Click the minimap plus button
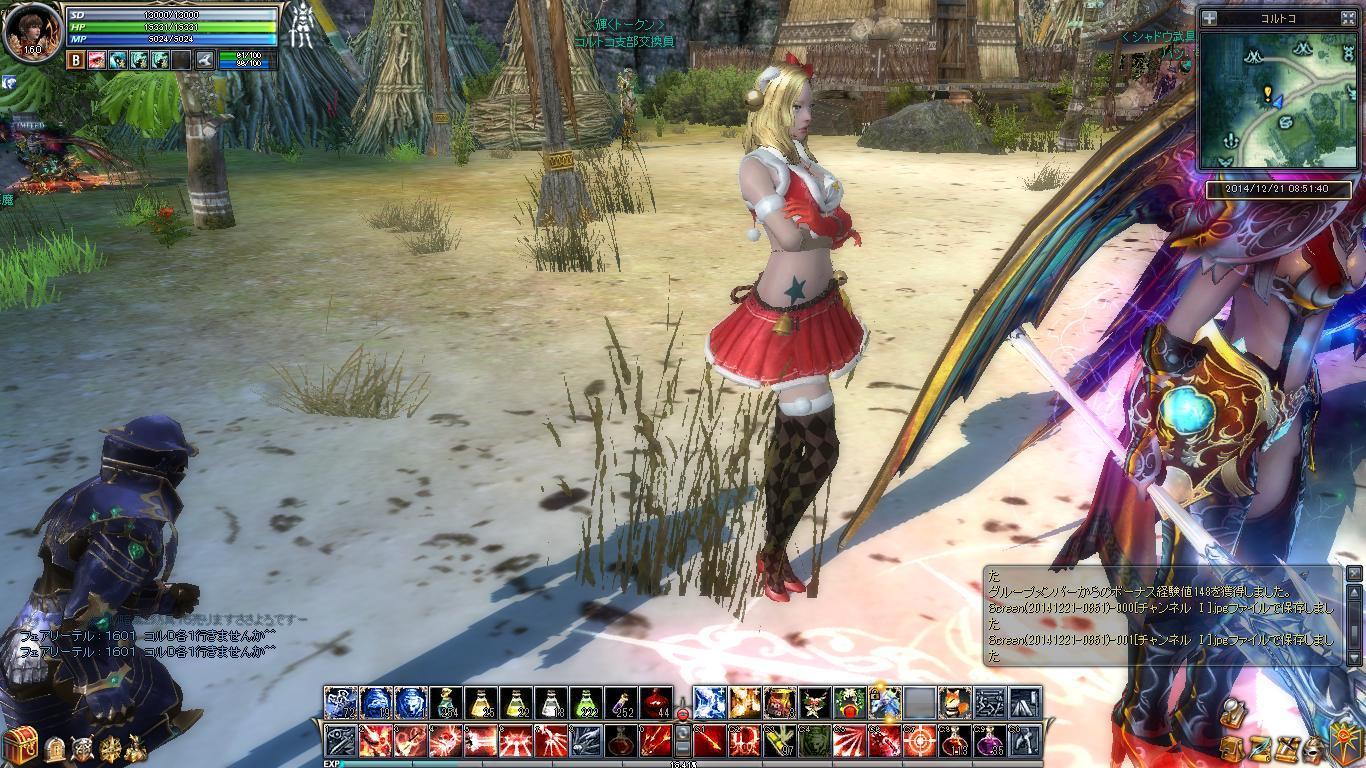The width and height of the screenshot is (1366, 768). 1209,18
